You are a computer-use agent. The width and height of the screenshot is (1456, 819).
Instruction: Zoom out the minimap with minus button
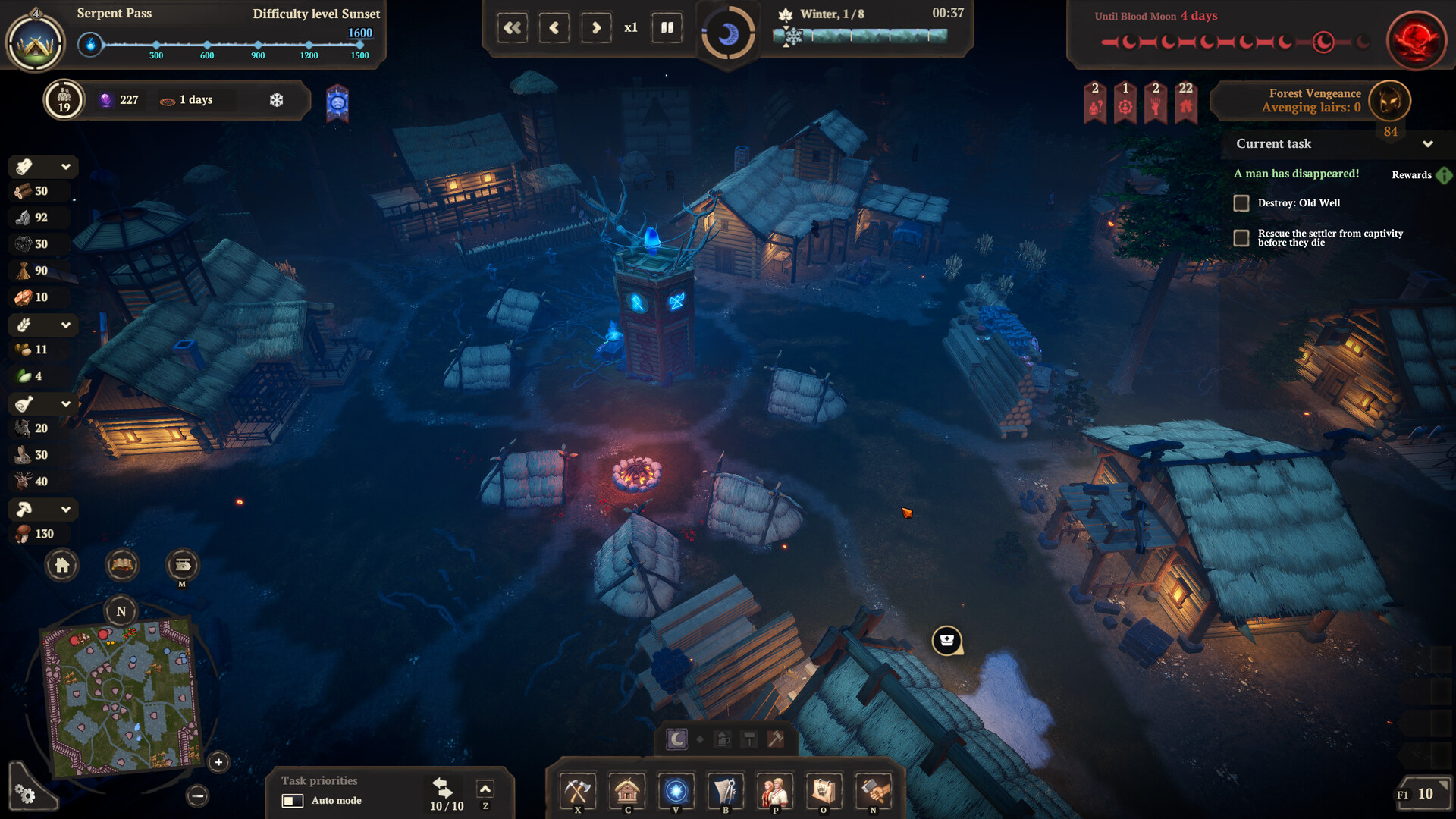click(197, 795)
